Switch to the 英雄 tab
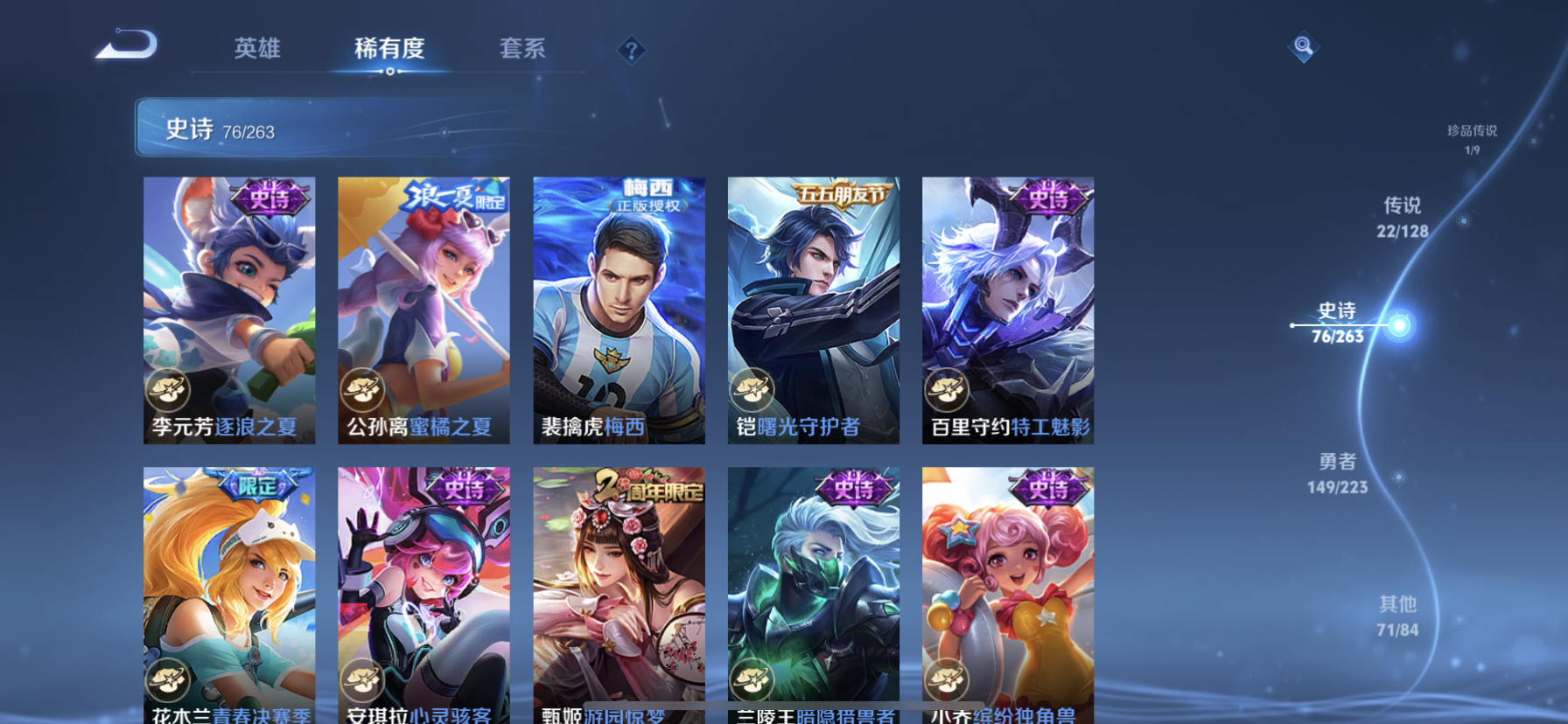Viewport: 1568px width, 724px height. (256, 50)
